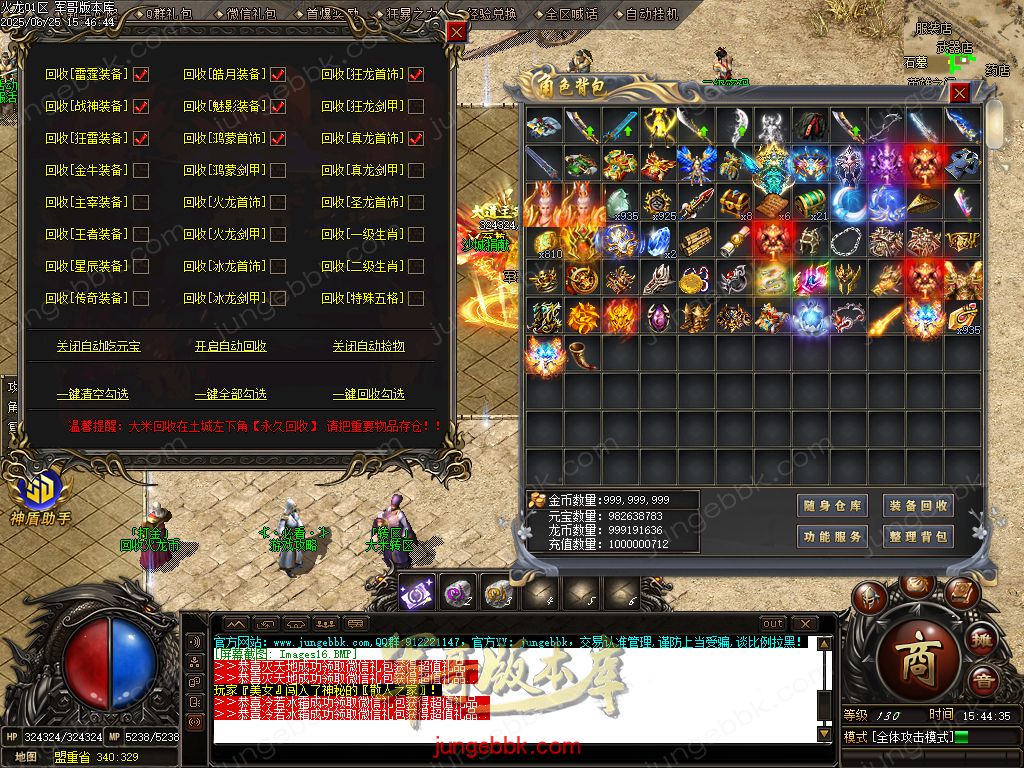Click the 关闭自动拾物 link

(368, 346)
